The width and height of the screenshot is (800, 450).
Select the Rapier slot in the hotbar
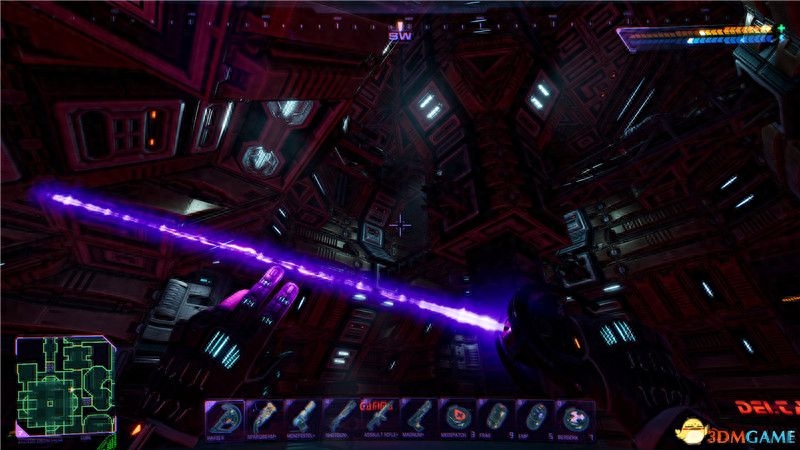(x=226, y=417)
